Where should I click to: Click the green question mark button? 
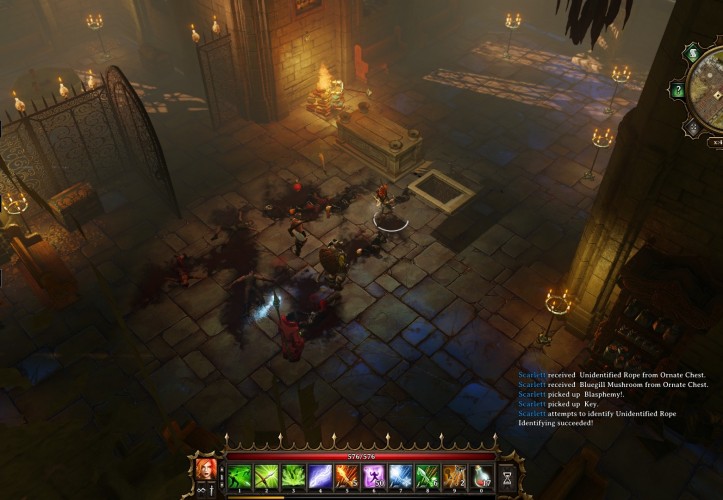click(677, 91)
